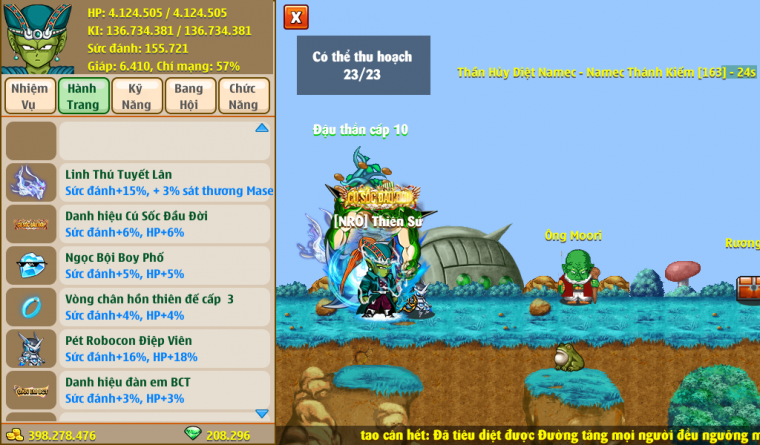This screenshot has width=760, height=445.
Task: Select Vòng chân hỗn thiên đế cấp 3
Action: click(x=165, y=306)
